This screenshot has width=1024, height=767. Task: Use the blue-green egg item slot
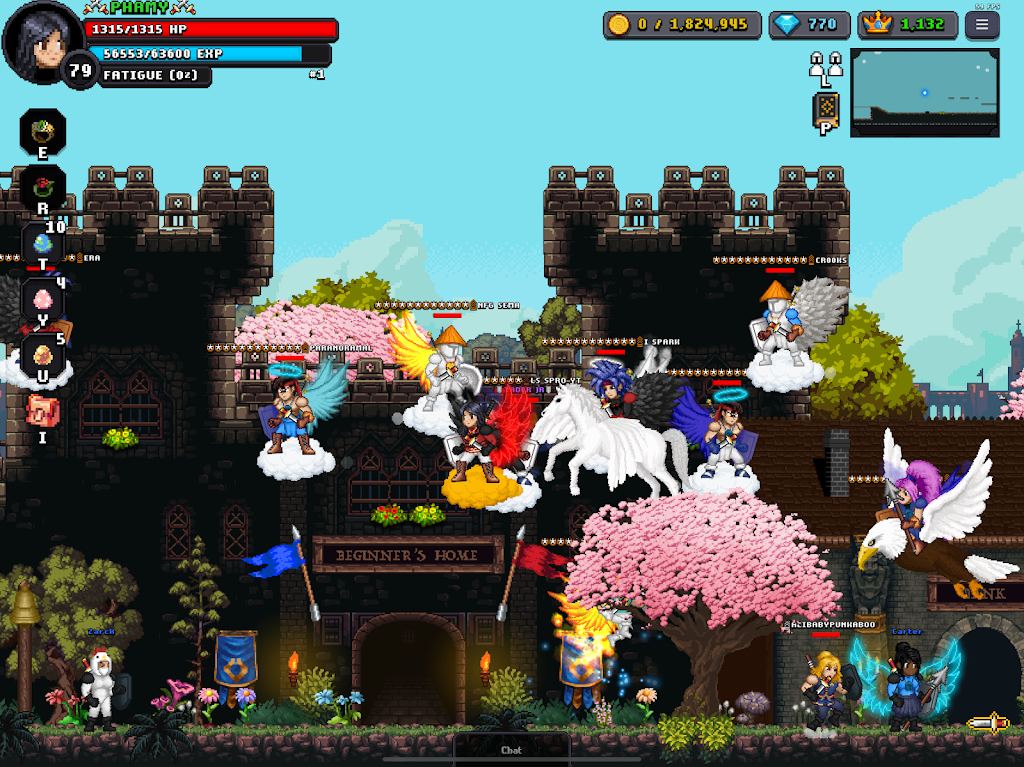point(43,244)
